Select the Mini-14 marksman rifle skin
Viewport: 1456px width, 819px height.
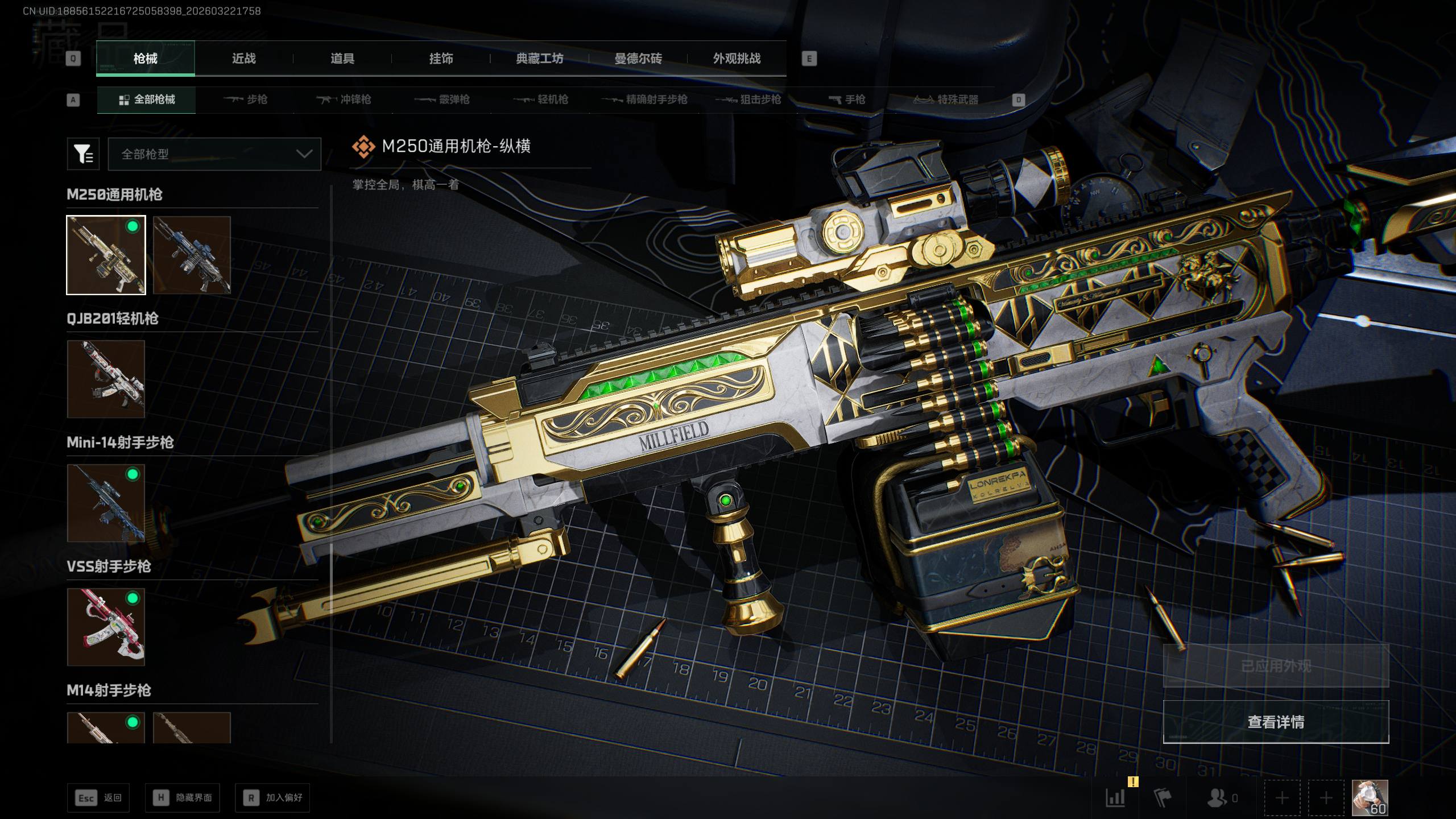tap(106, 503)
